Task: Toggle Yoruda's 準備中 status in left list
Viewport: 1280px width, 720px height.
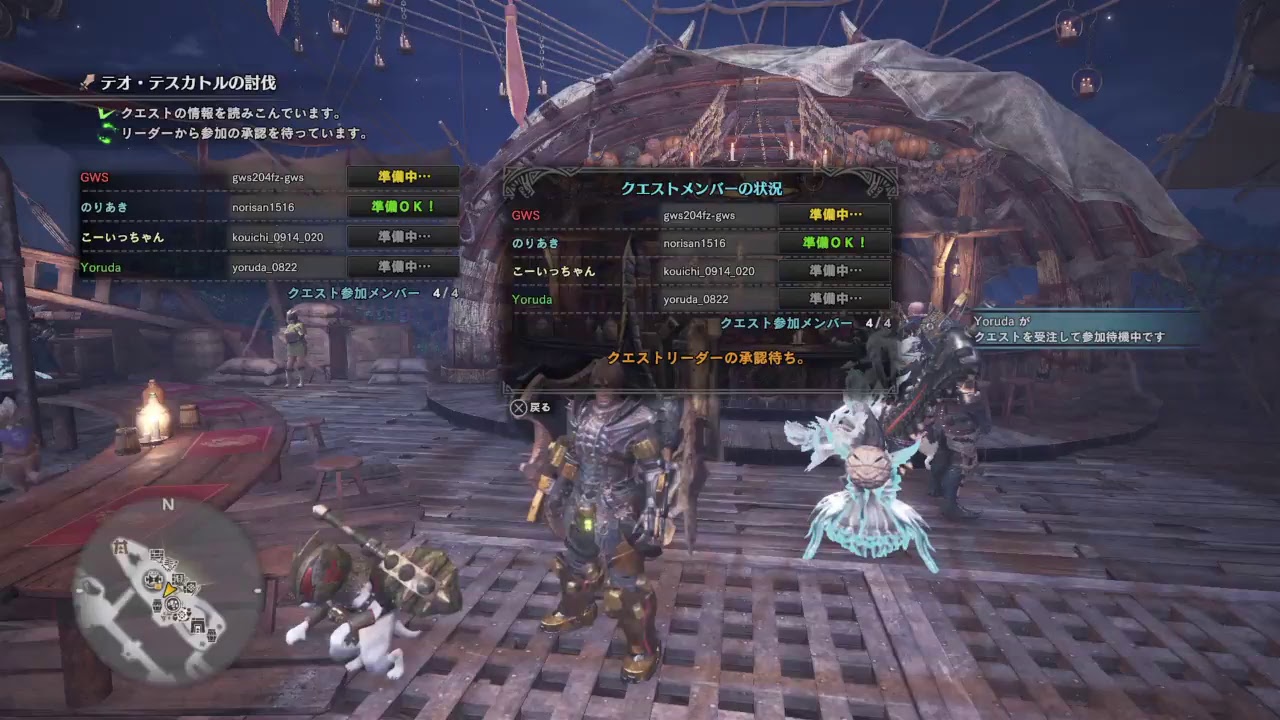Action: (x=403, y=268)
